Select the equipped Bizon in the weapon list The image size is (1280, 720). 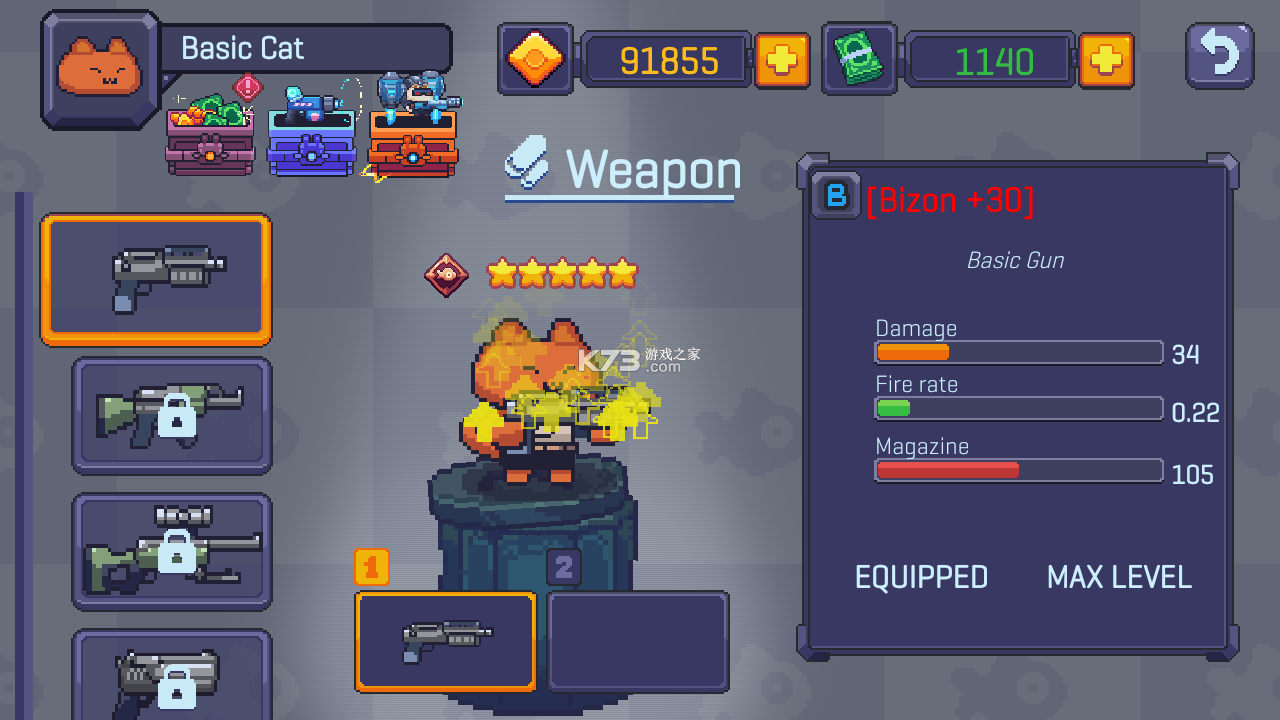[155, 280]
